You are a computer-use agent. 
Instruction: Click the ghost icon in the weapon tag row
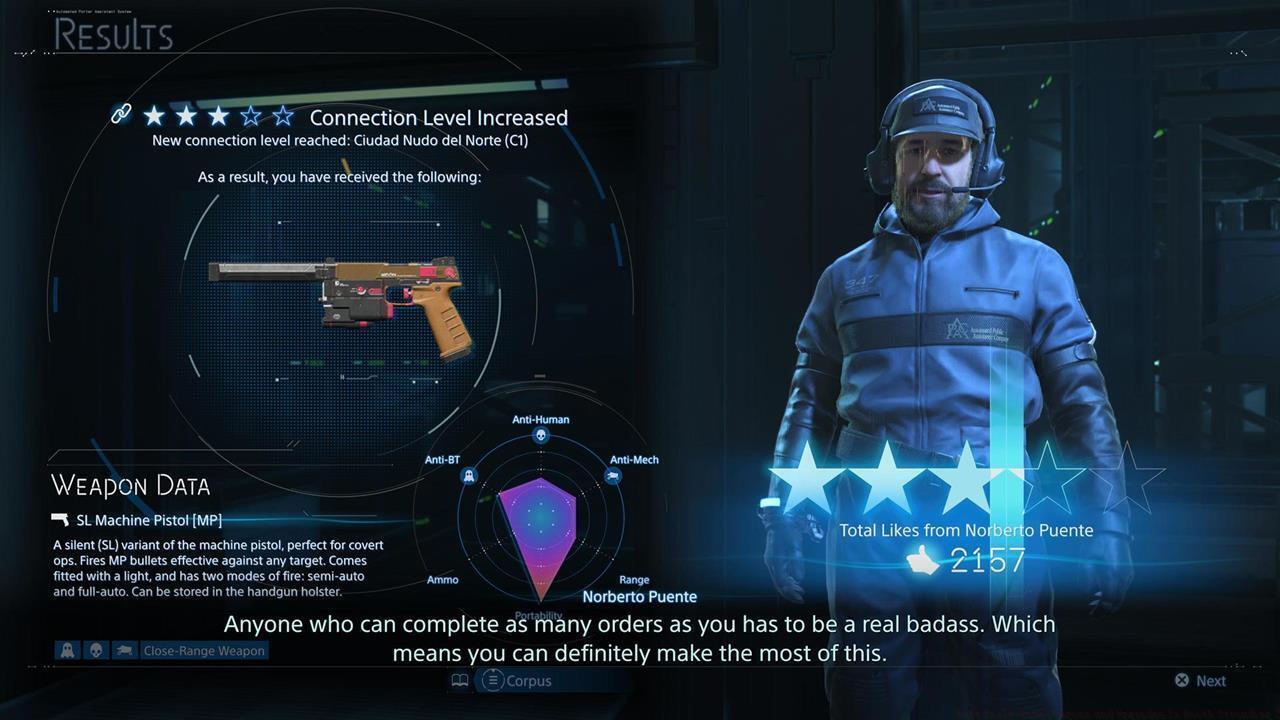(66, 650)
